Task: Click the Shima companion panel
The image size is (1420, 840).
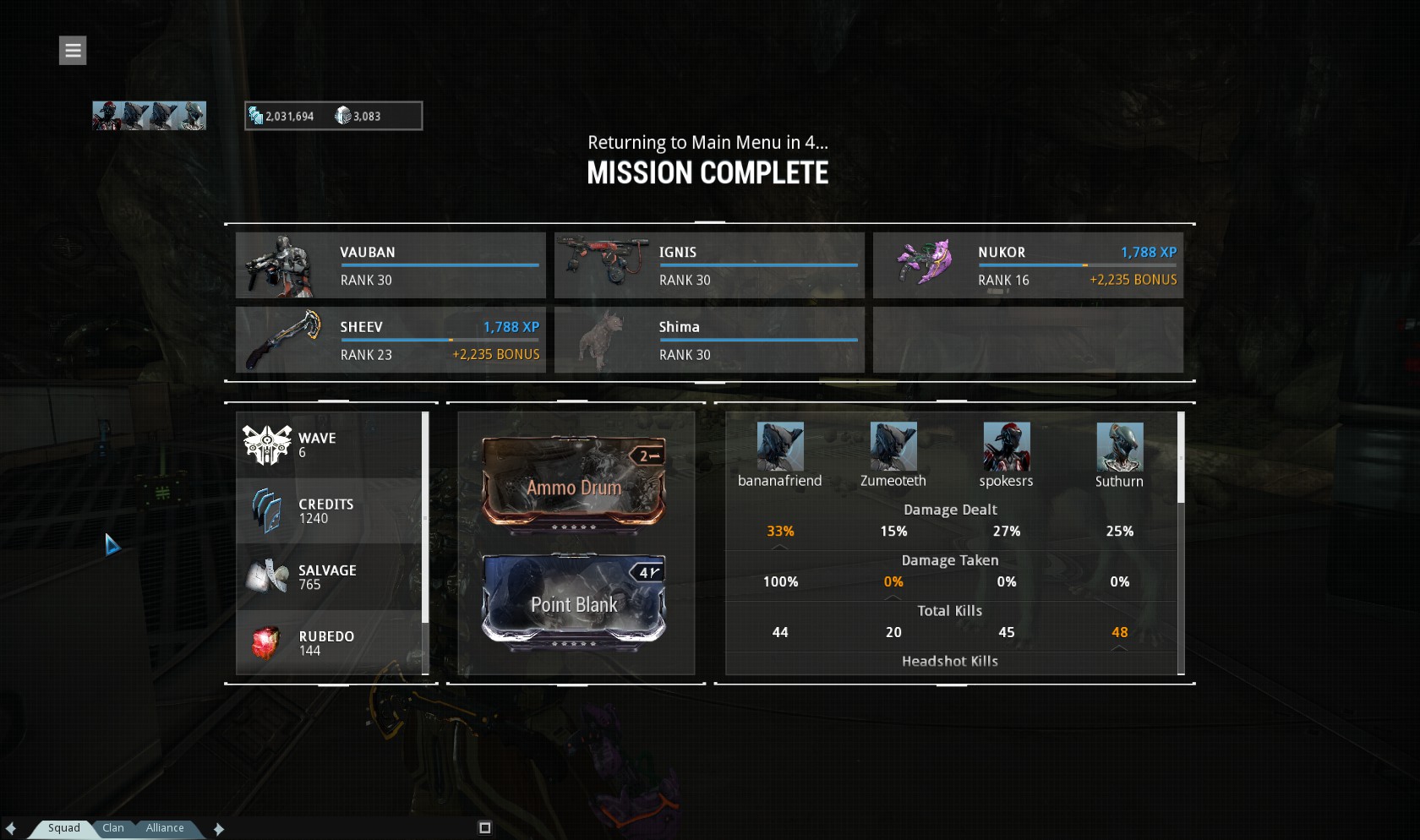Action: tap(709, 340)
